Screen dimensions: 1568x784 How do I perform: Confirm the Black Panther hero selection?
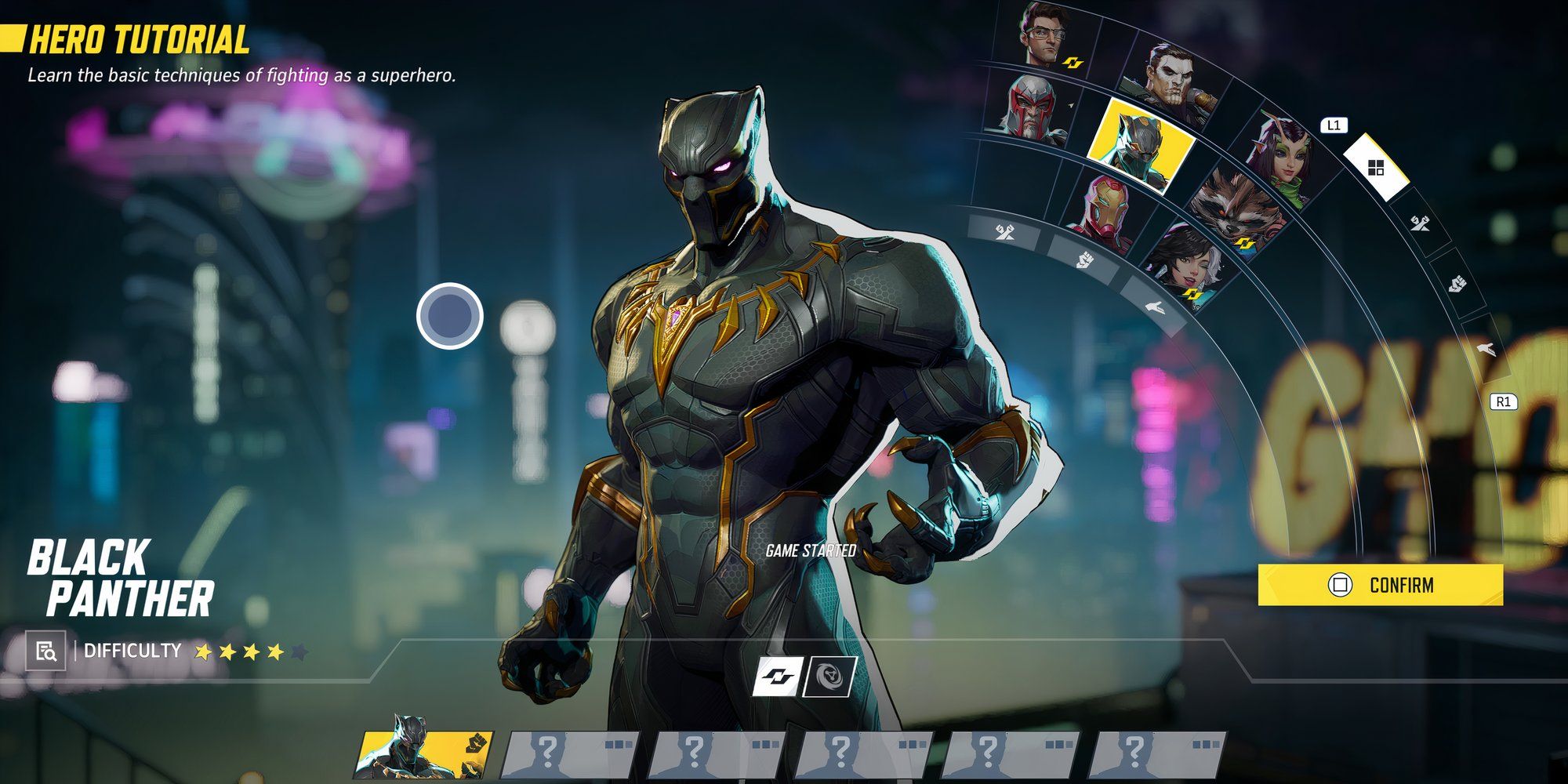1380,585
